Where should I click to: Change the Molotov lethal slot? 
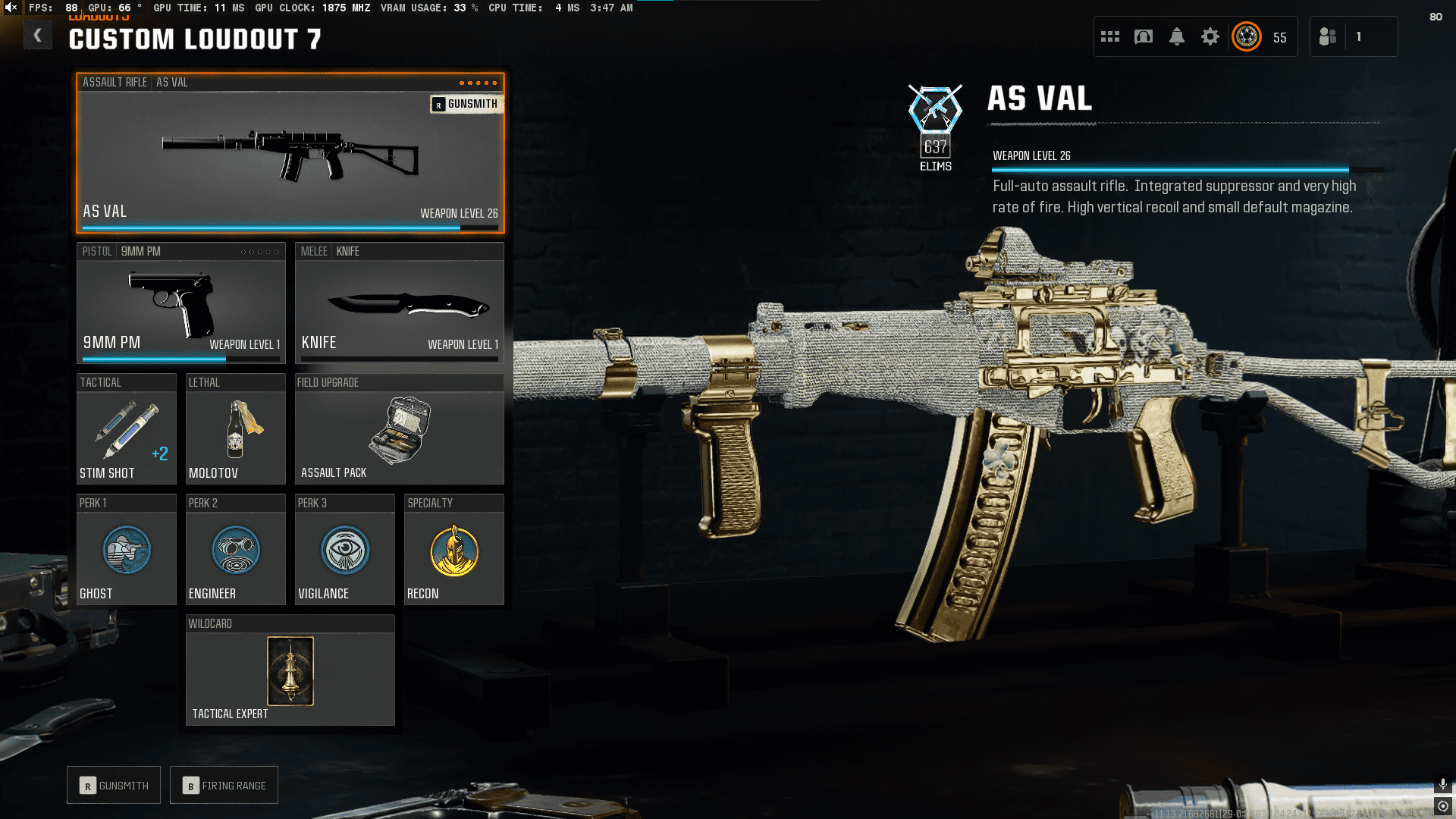[235, 430]
